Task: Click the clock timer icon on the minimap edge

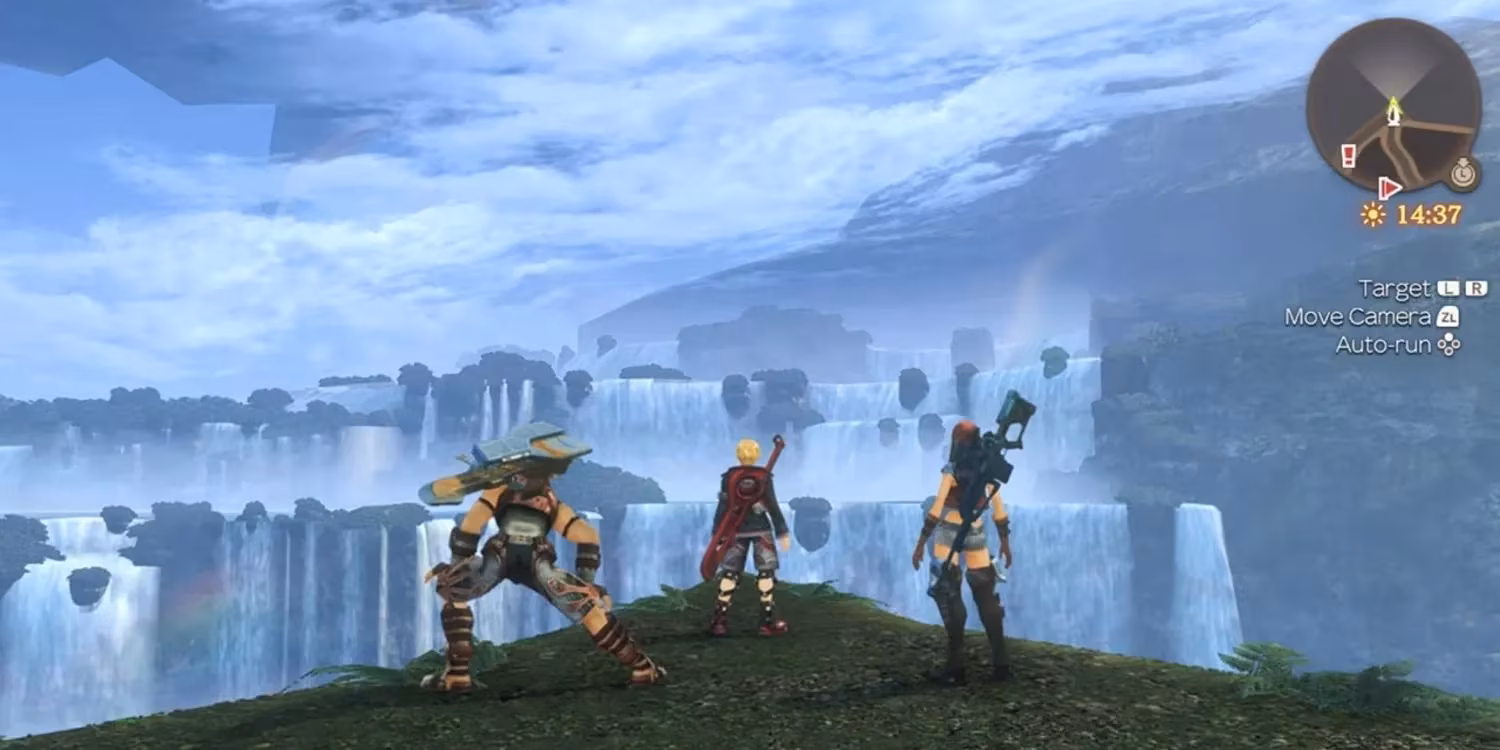Action: 1462,174
